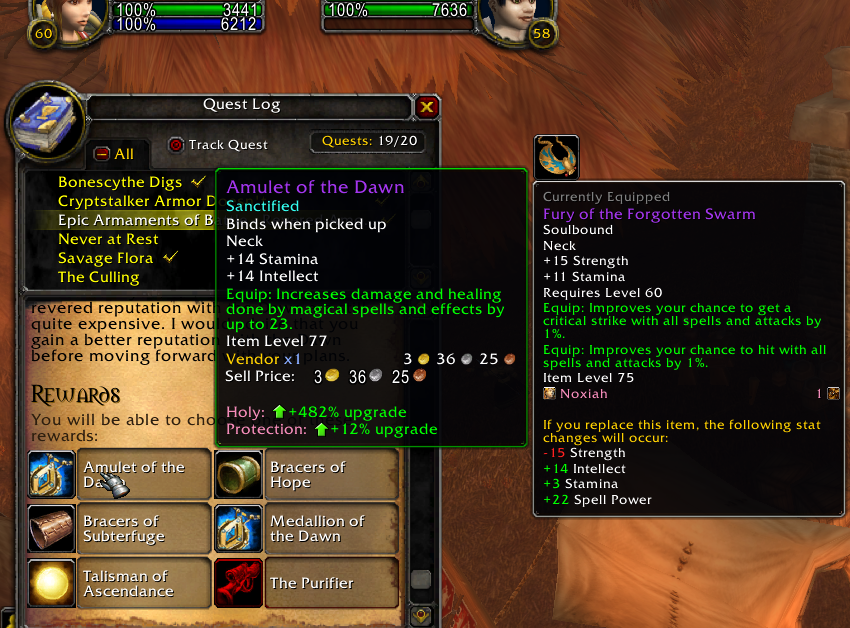Pick the Bracers of Hope reward
Screen dimensions: 850x628
306,474
